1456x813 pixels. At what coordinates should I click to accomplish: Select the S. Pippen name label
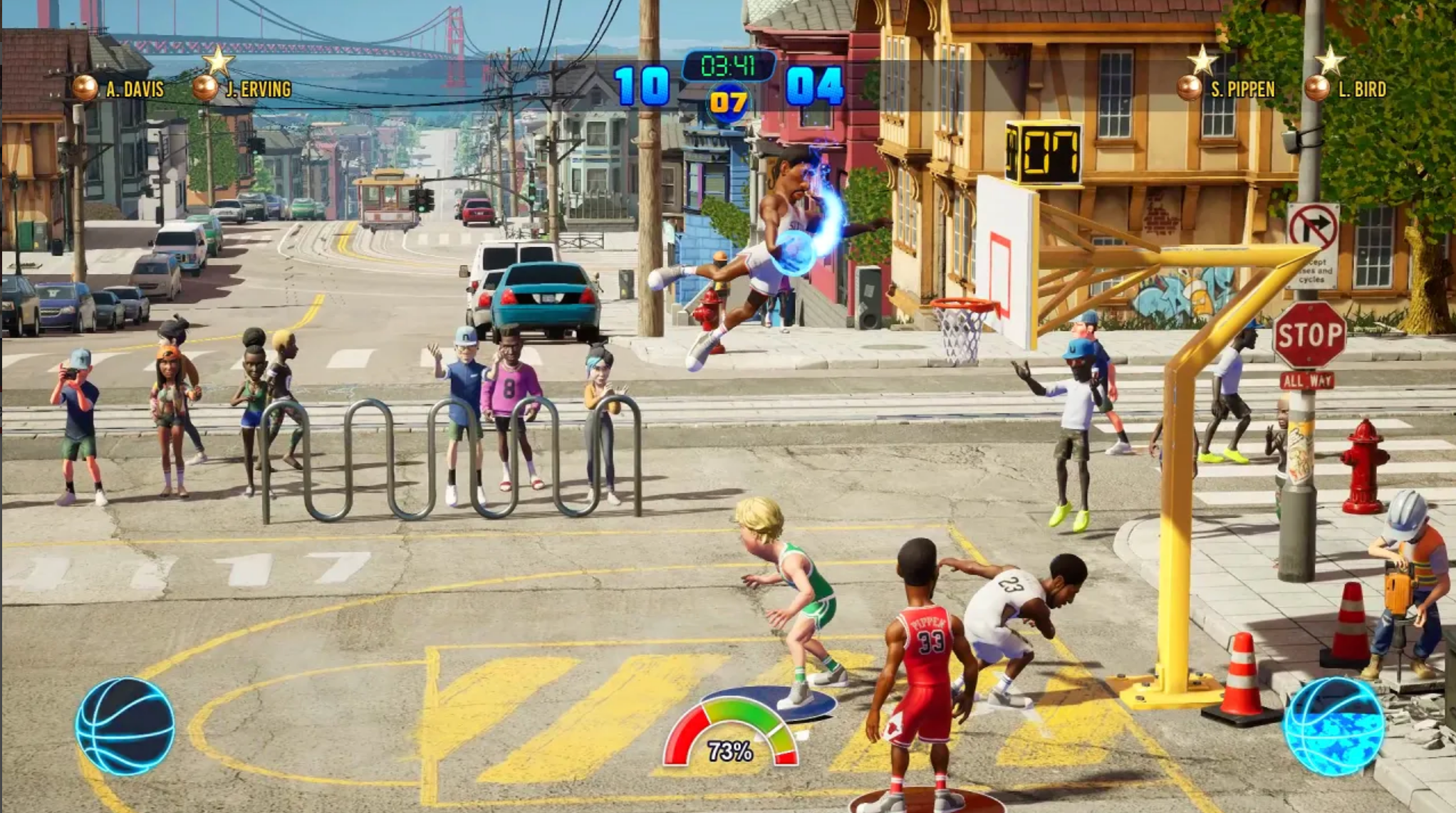tap(1244, 89)
